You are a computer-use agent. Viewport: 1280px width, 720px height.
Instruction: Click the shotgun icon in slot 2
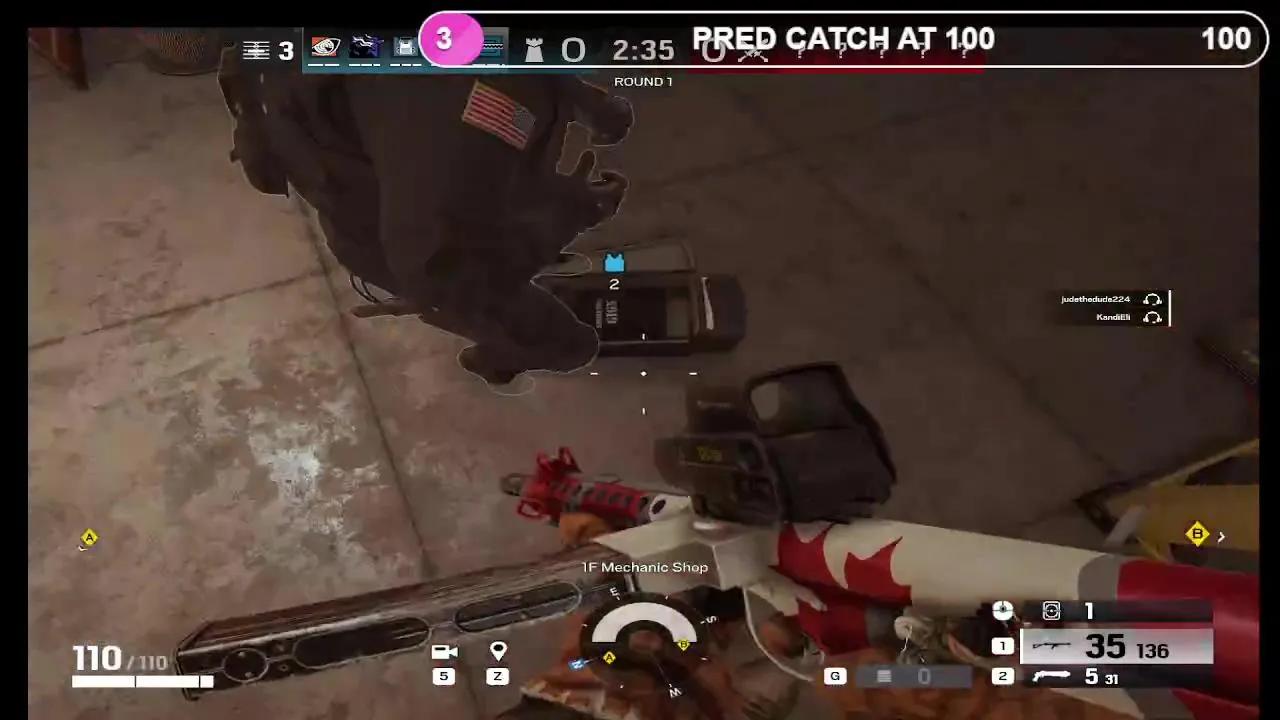1050,675
